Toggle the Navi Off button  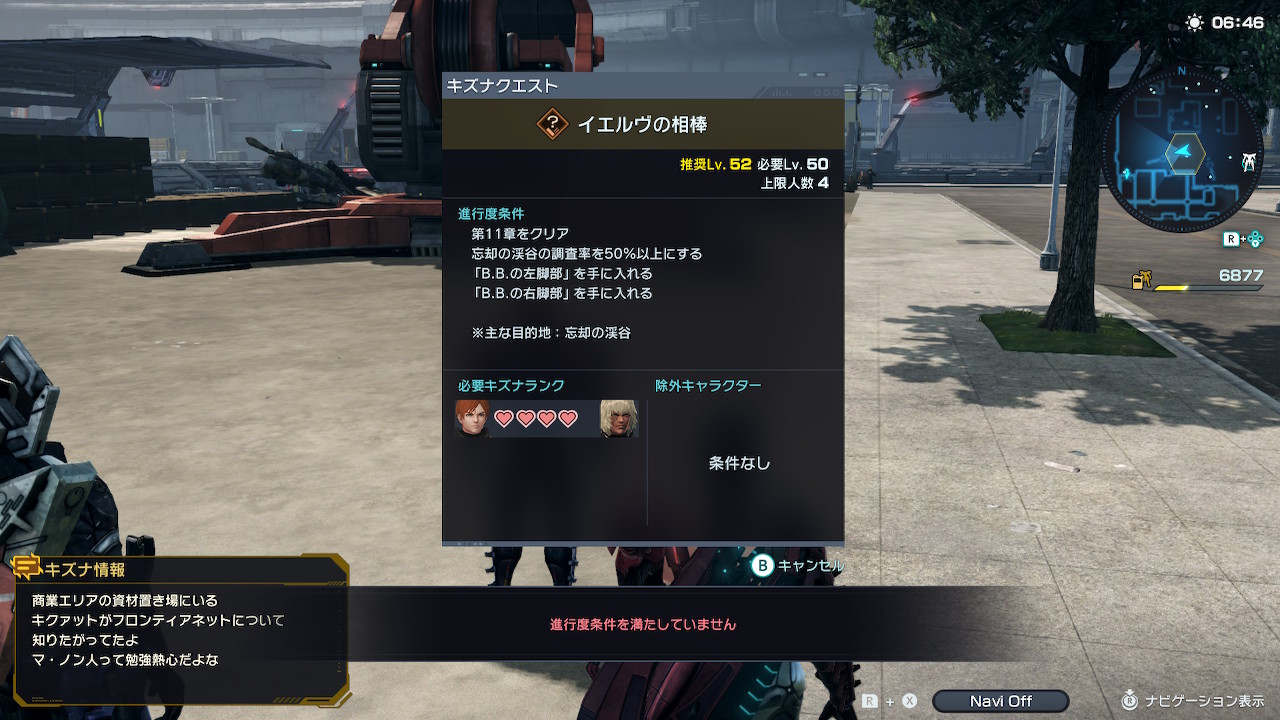coord(1000,701)
